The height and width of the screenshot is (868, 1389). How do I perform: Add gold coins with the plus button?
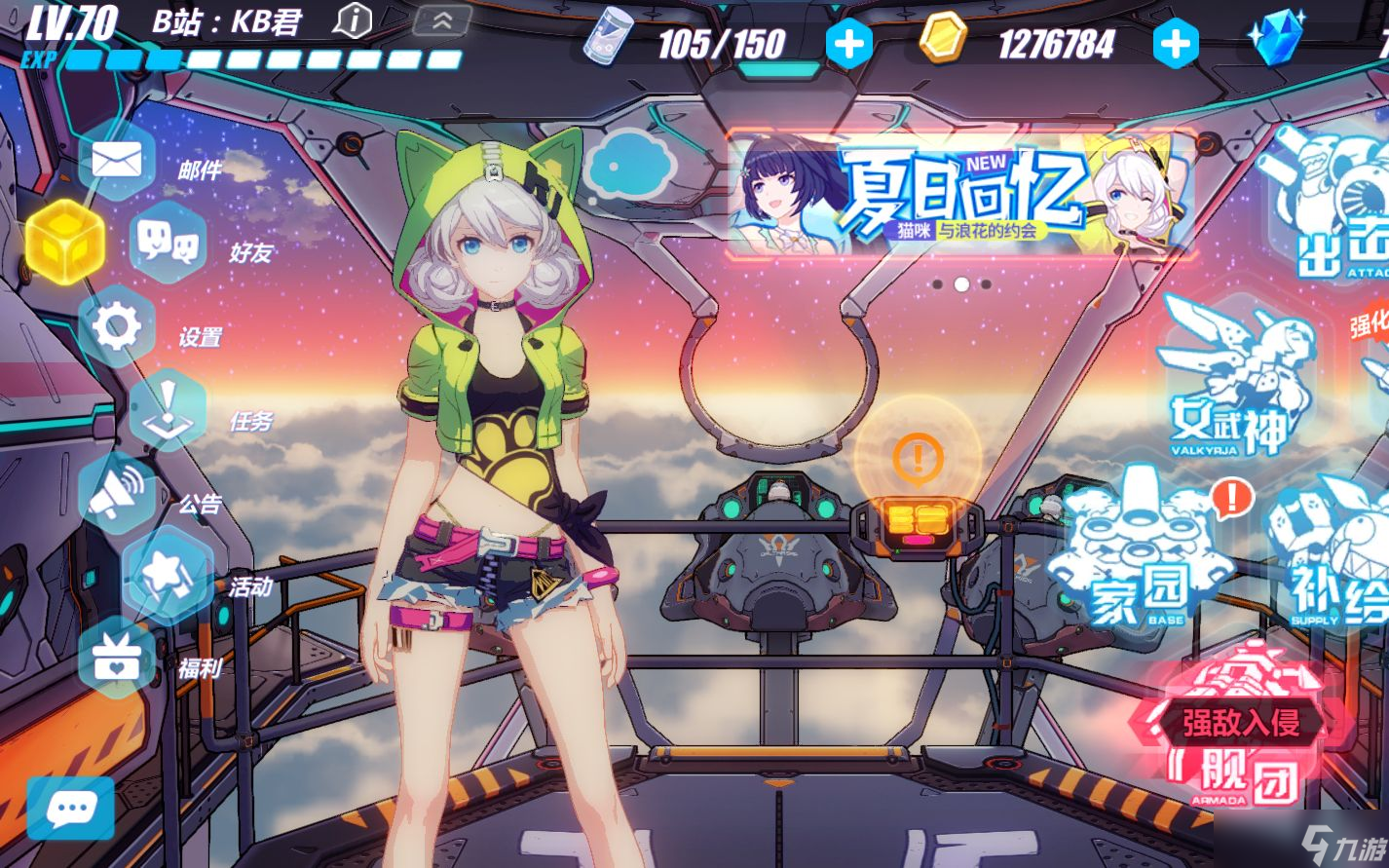pyautogui.click(x=1176, y=44)
